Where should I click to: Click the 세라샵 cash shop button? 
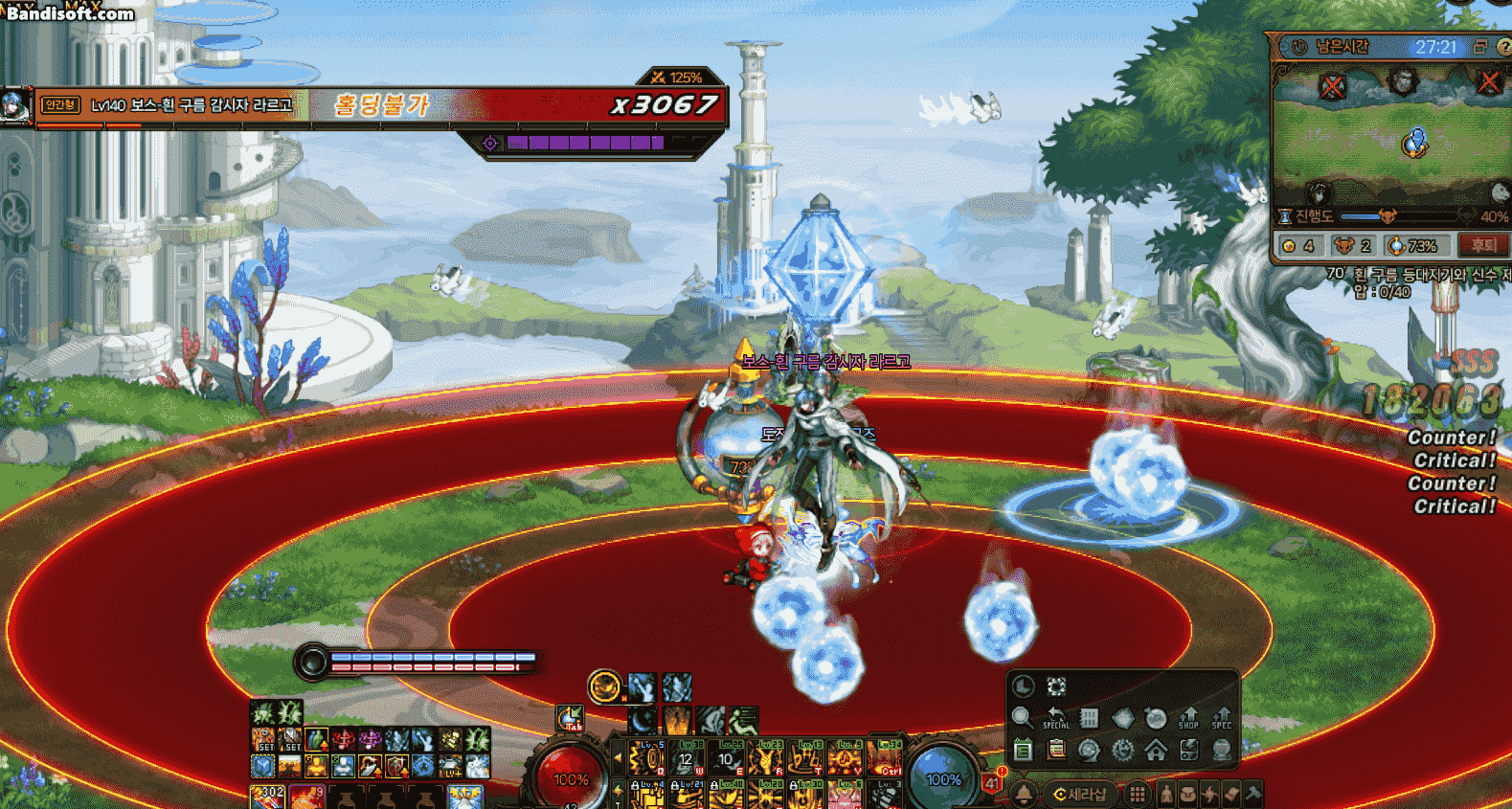point(1079,795)
